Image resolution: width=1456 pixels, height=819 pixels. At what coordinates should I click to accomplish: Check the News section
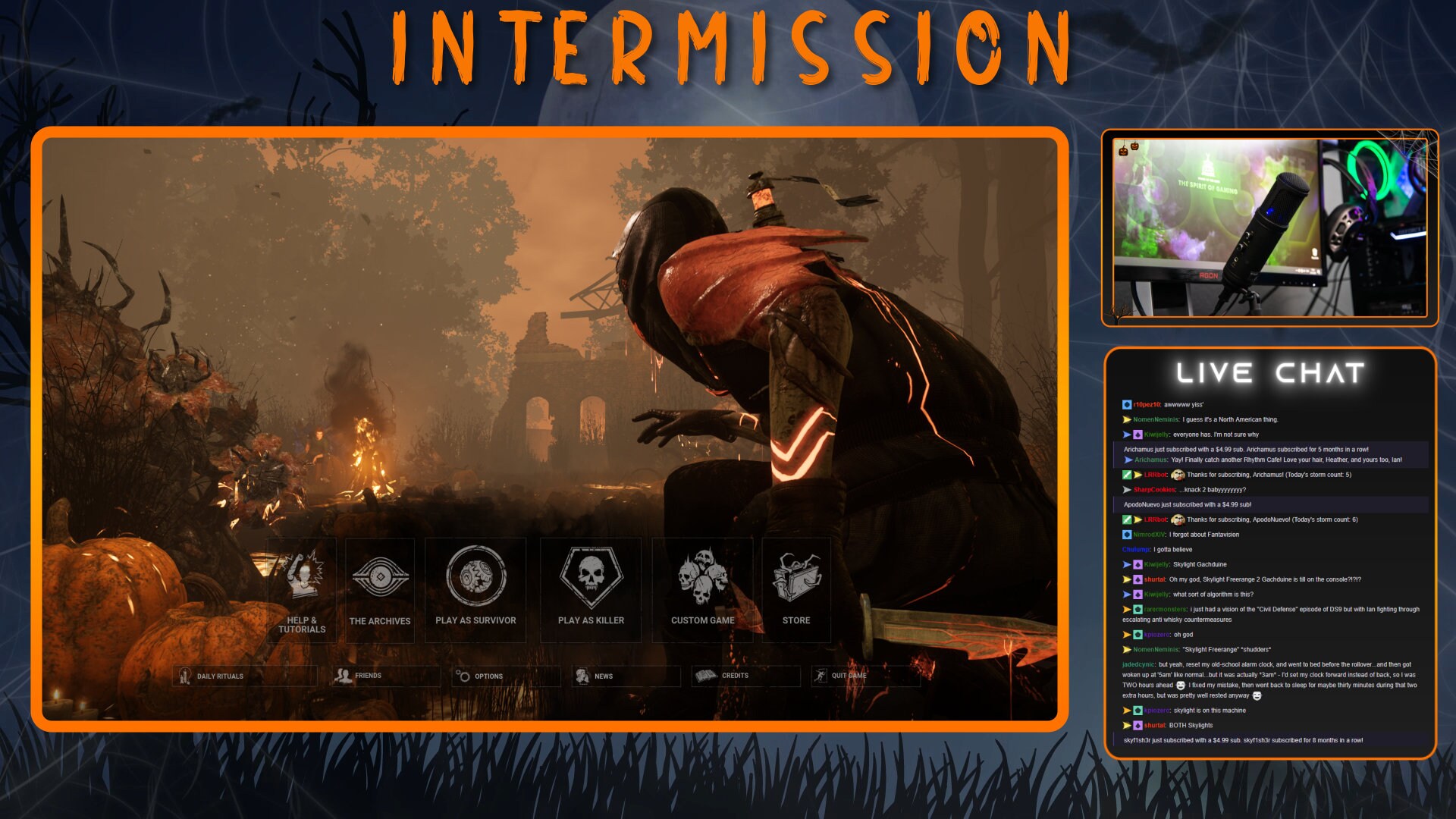(604, 675)
